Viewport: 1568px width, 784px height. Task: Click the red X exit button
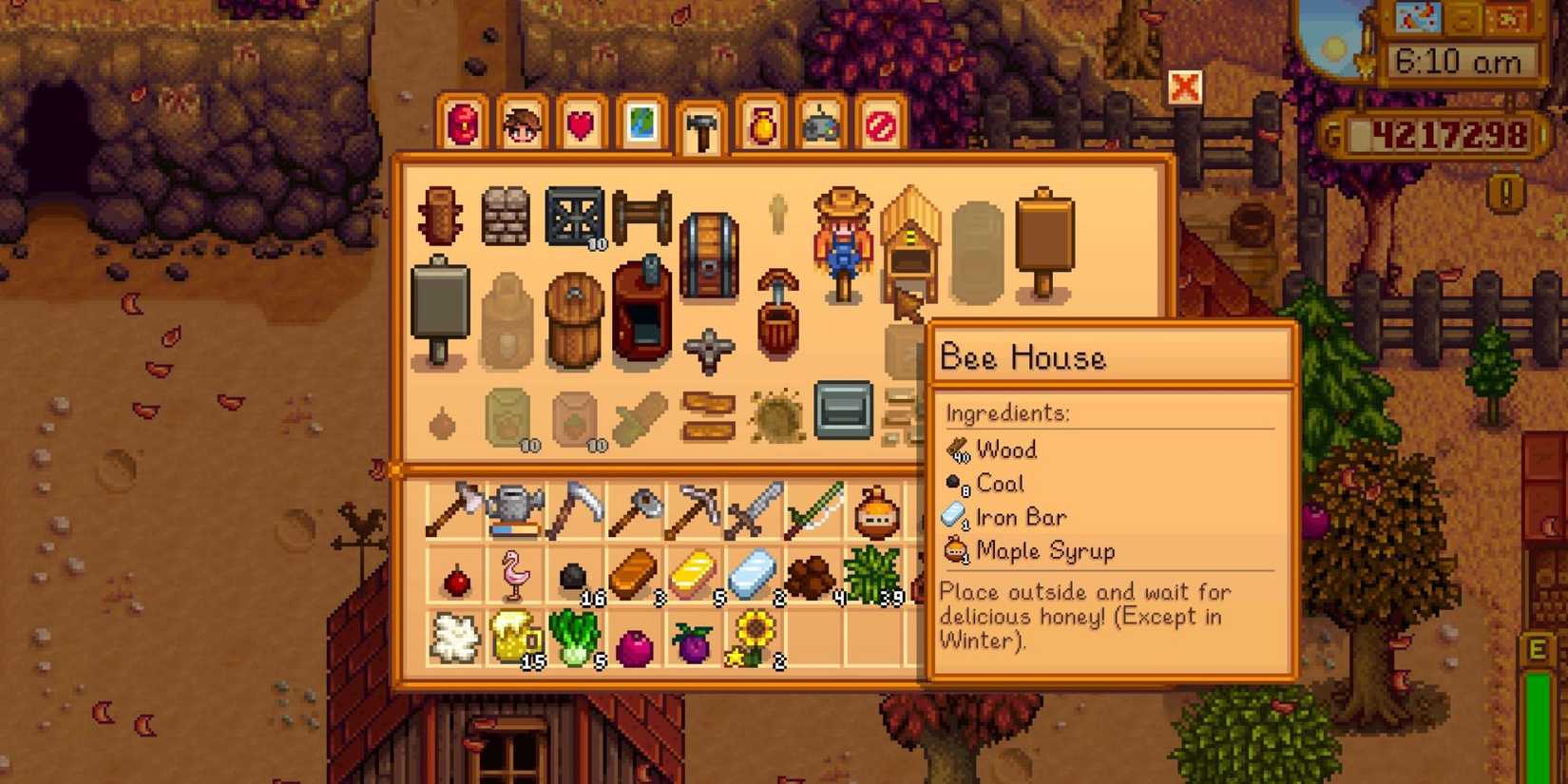[x=1186, y=88]
